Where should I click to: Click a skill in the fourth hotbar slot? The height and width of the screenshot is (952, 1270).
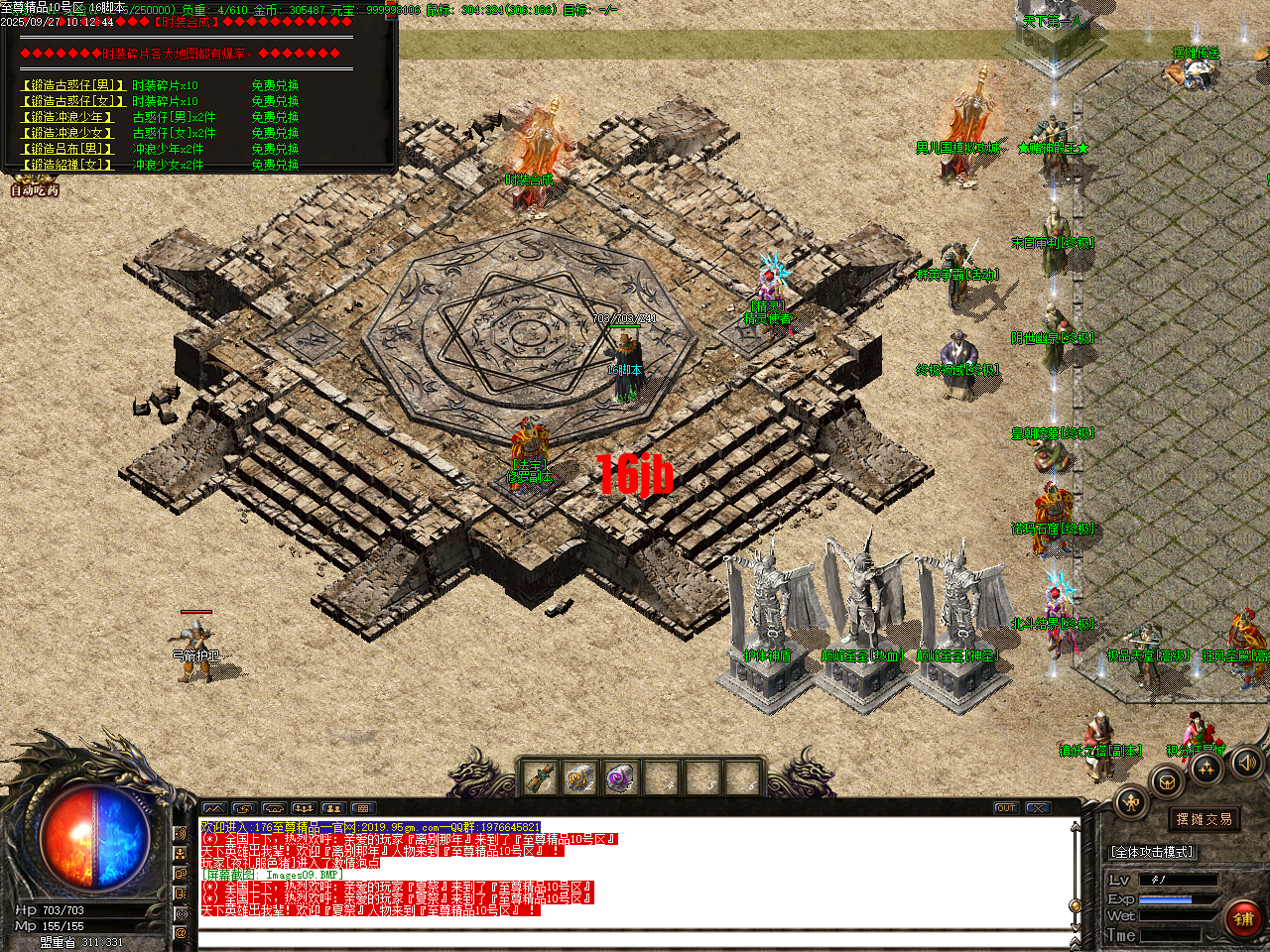663,776
